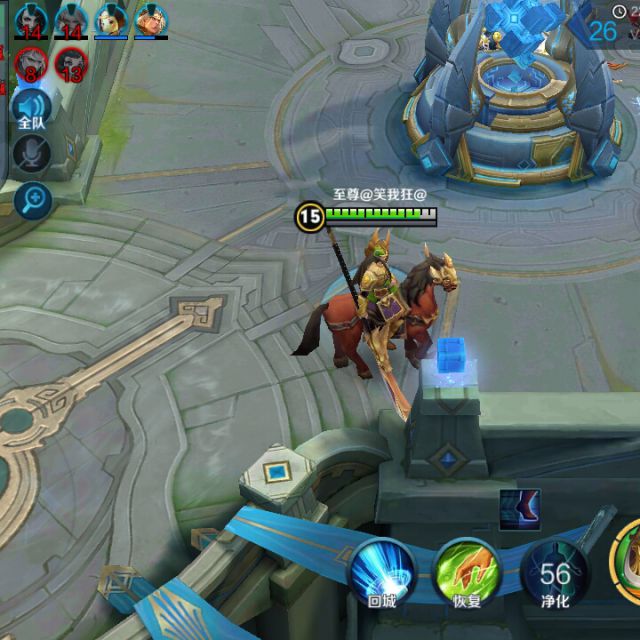This screenshot has height=640, width=640.
Task: Select the boot equipment icon above 净化
Action: point(520,509)
